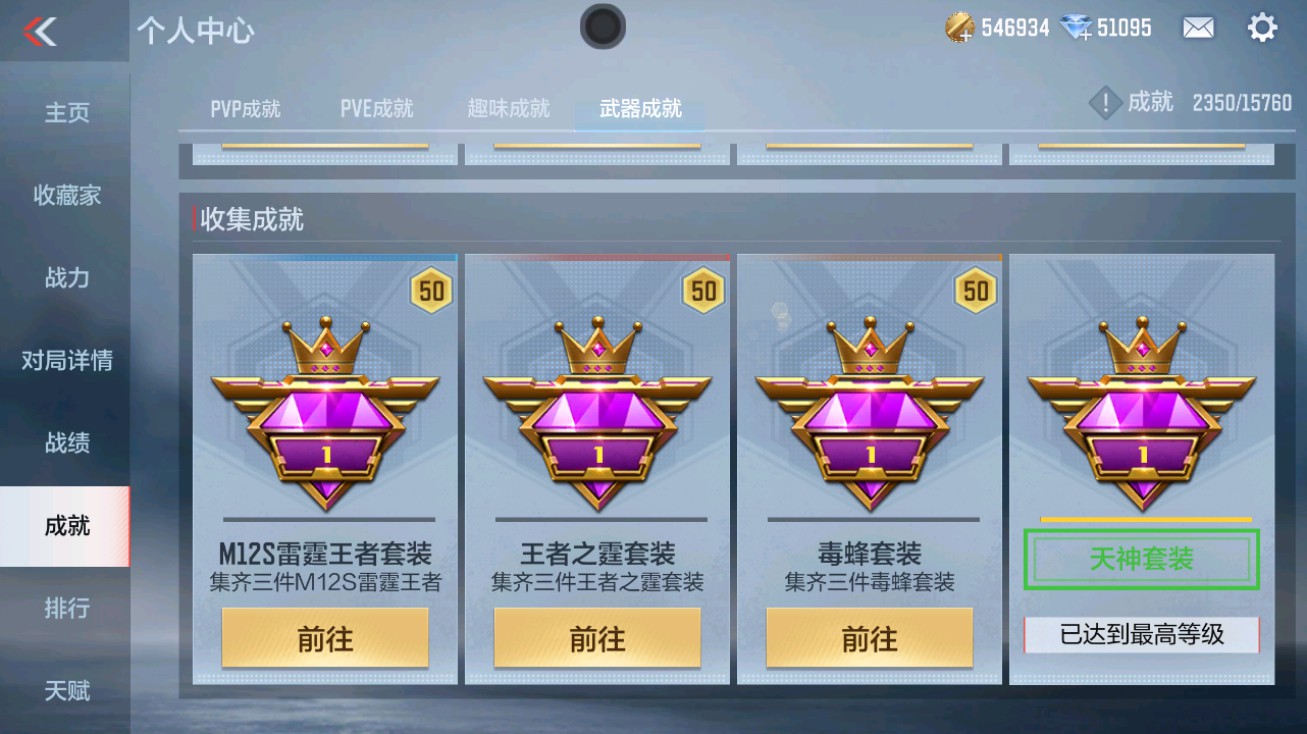Click the 成就 exclamation badge icon
The image size is (1307, 734).
1104,101
